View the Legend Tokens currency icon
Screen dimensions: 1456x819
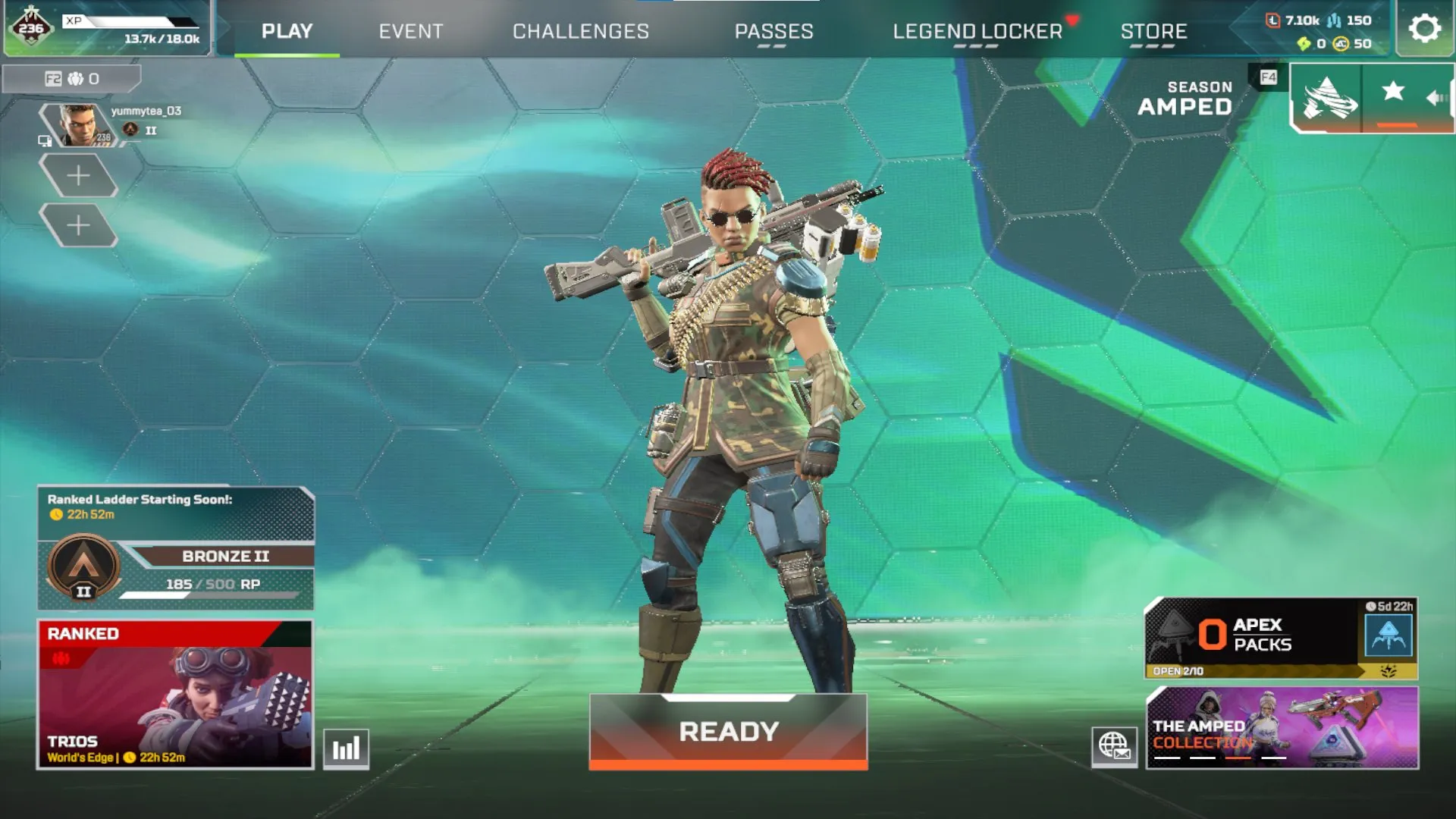(x=1272, y=20)
